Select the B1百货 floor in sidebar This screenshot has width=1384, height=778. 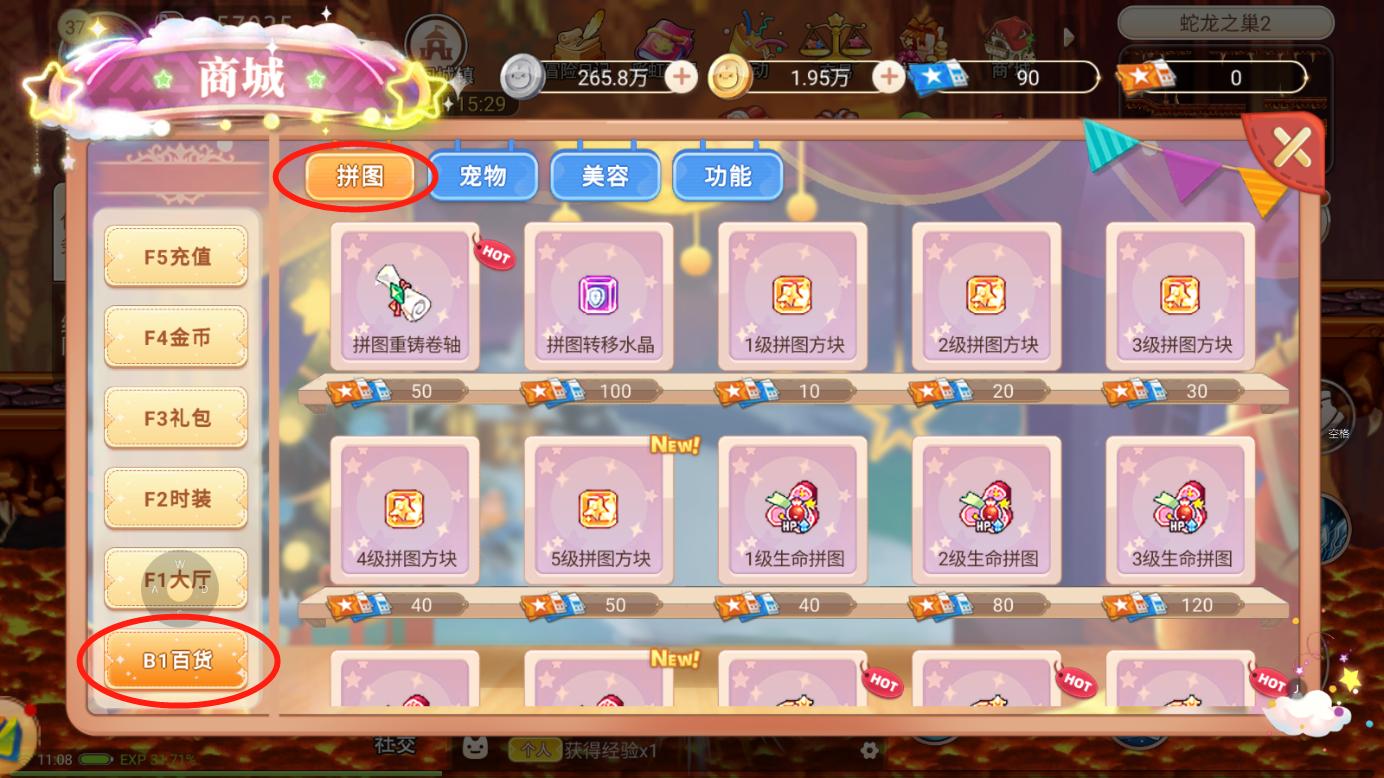pyautogui.click(x=176, y=660)
